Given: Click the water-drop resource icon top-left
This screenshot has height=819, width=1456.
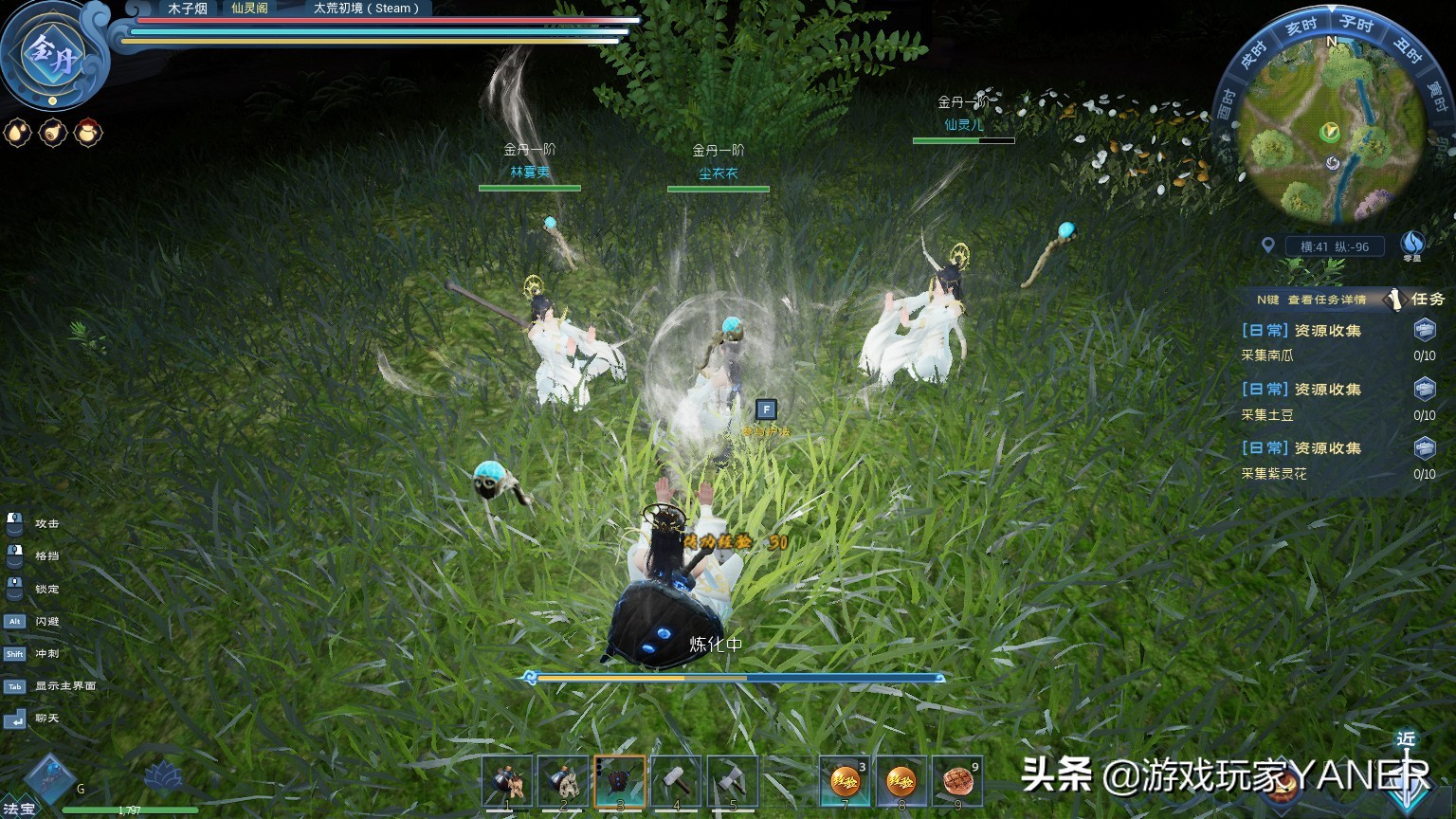Looking at the screenshot, I should [16, 133].
